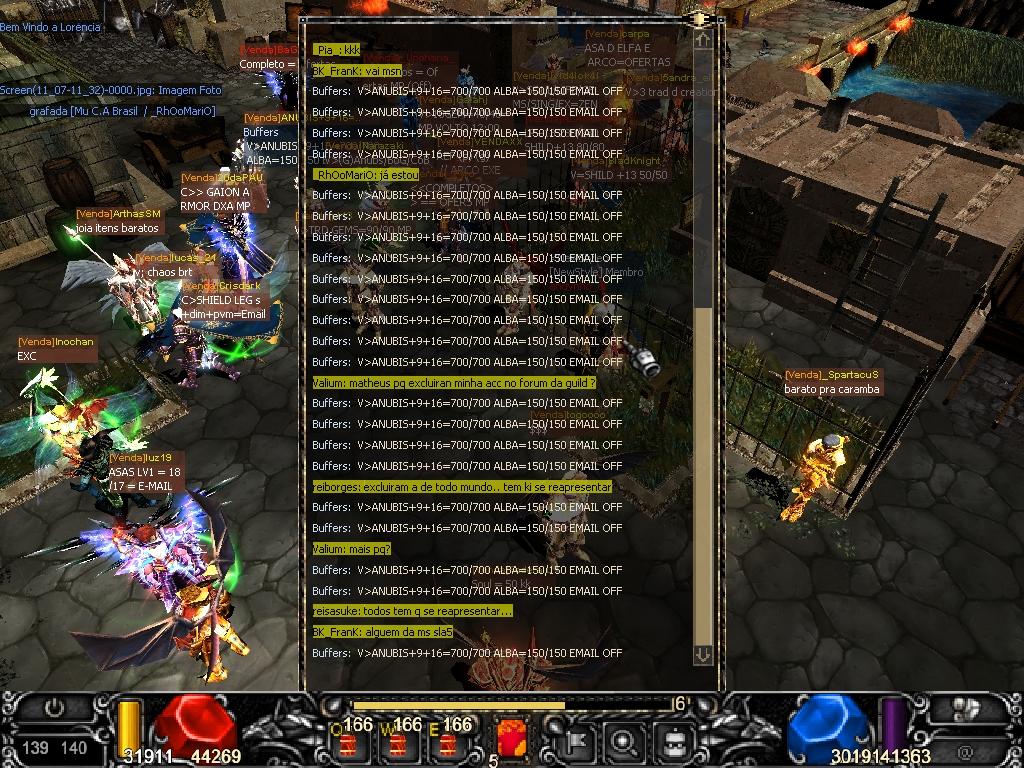
Task: Open the skull face icon button
Action: coord(674,741)
